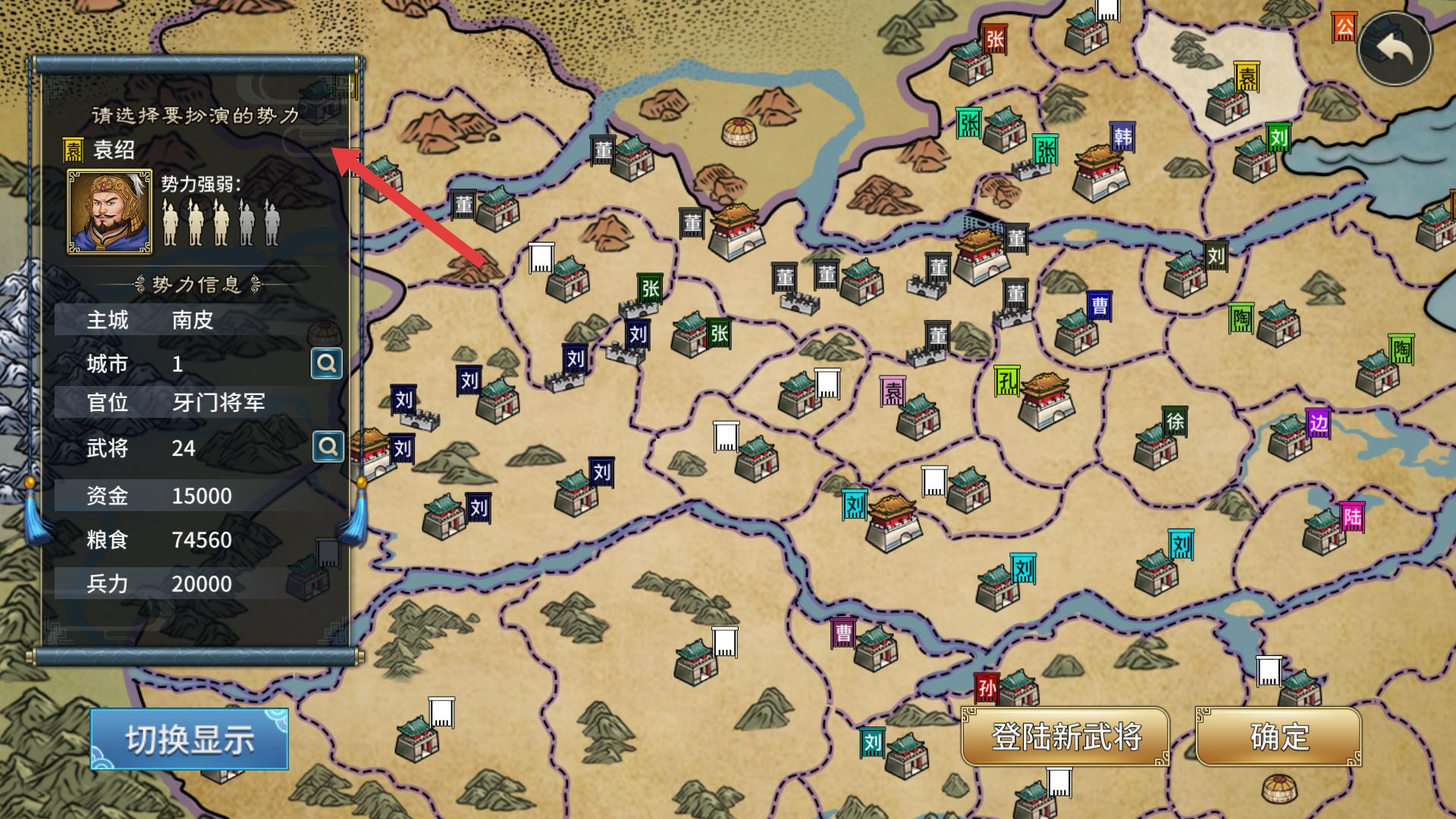Click the 切换显示 button
The width and height of the screenshot is (1456, 819).
[x=190, y=739]
